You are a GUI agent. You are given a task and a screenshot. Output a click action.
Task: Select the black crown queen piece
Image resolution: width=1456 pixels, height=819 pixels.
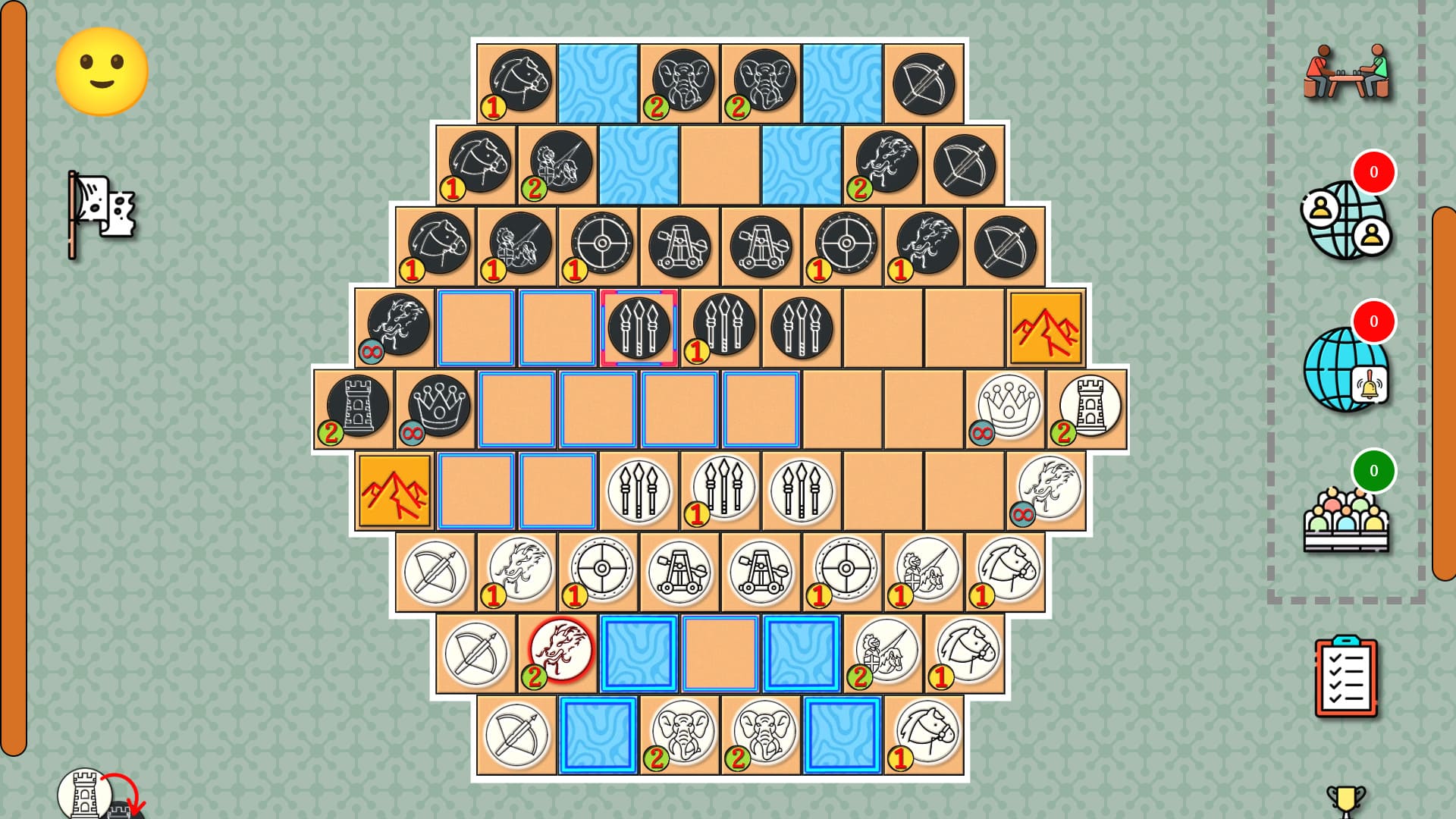[x=438, y=406]
